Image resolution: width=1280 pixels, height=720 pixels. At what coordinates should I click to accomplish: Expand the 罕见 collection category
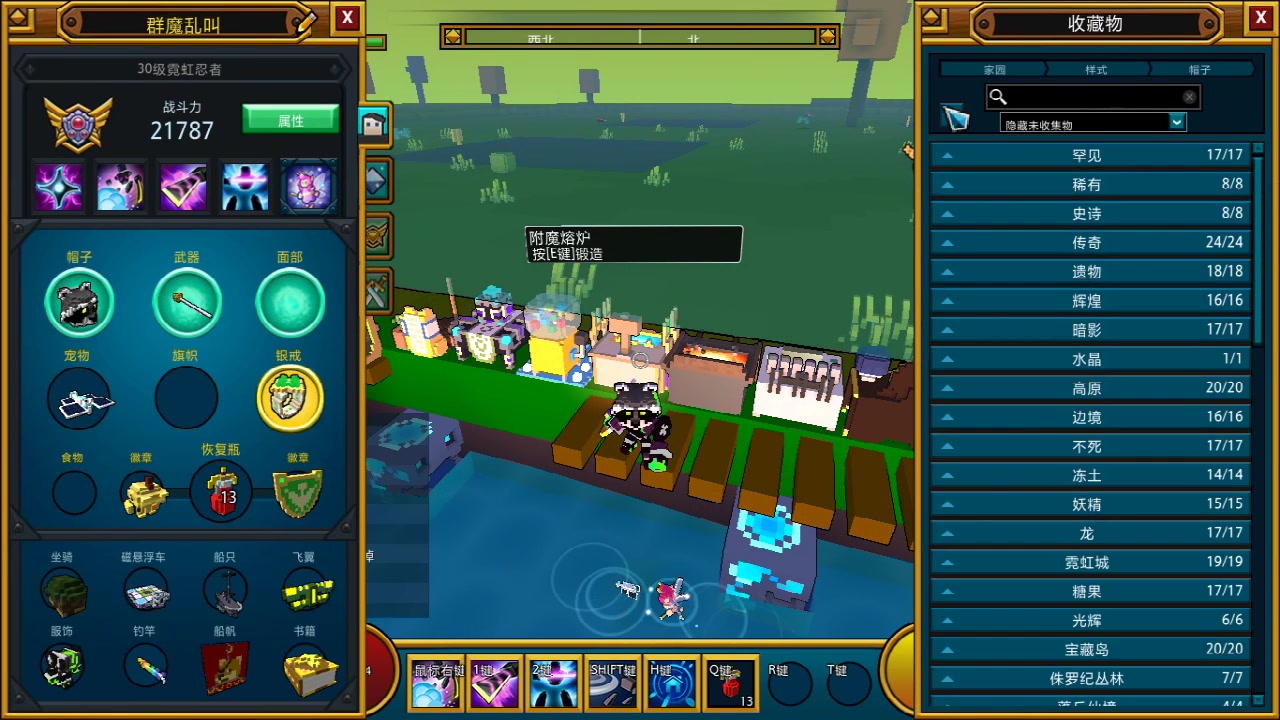coord(1092,155)
